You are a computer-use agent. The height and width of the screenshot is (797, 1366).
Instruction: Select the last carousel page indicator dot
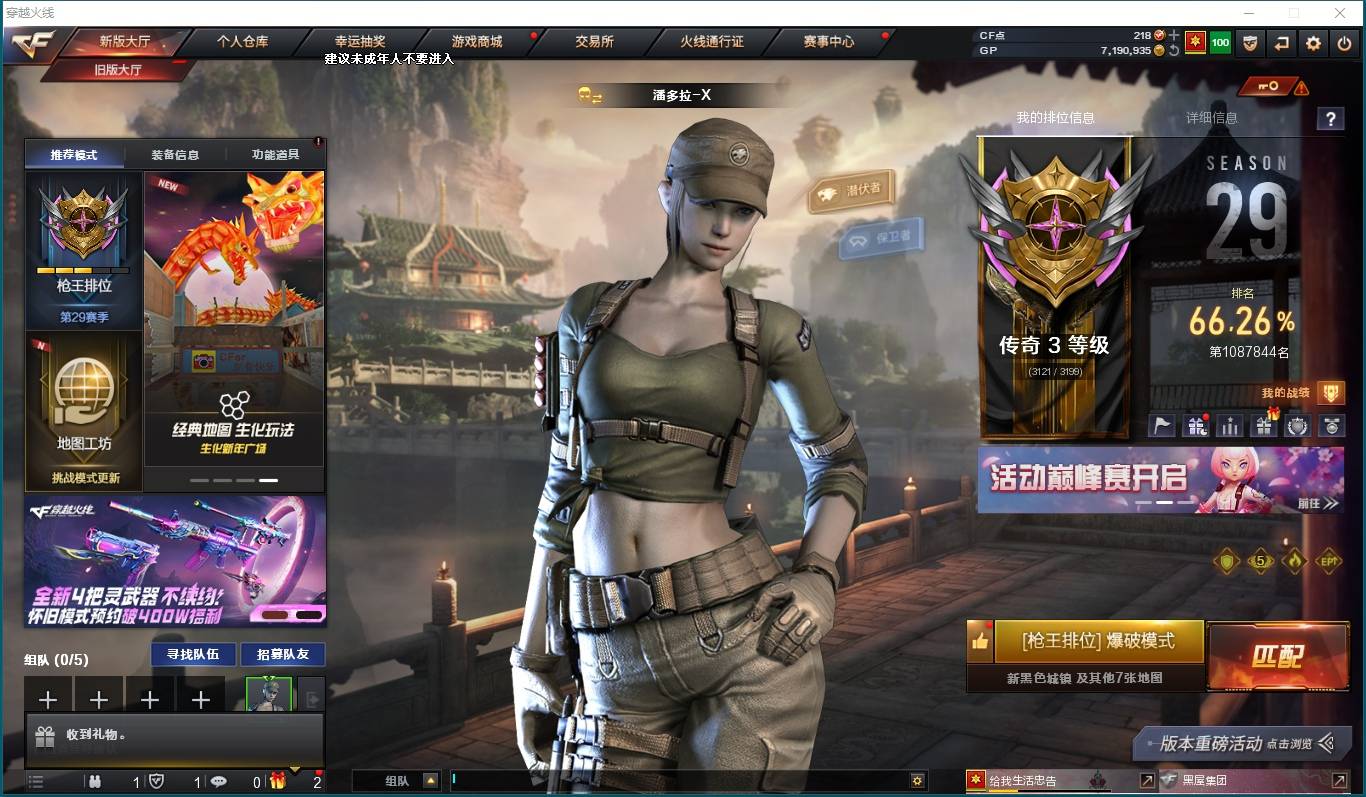[x=267, y=480]
